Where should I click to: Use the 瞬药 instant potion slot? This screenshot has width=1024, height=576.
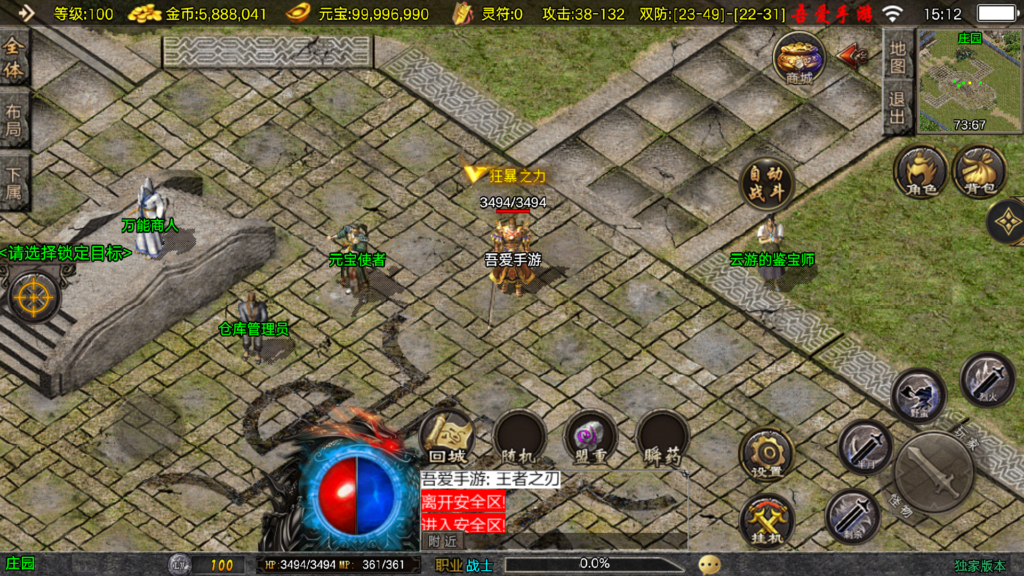click(x=663, y=438)
